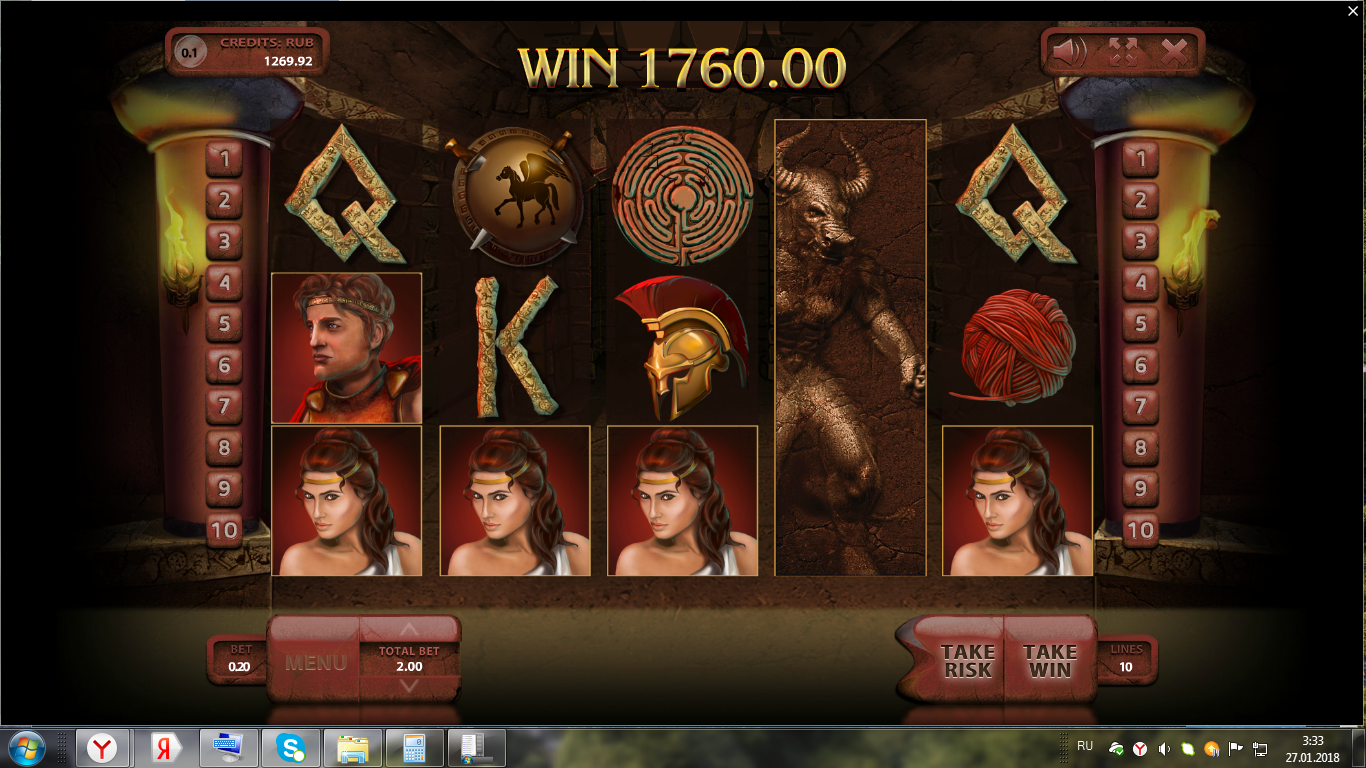The width and height of the screenshot is (1366, 768).
Task: Click the LINES 10 selector
Action: tap(1126, 659)
